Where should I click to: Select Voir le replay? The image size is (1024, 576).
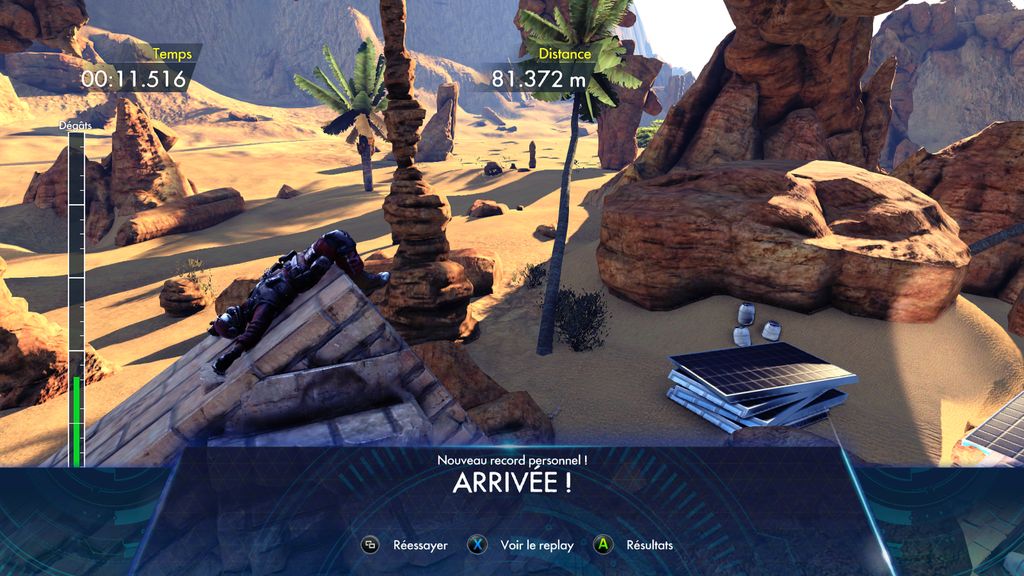(523, 545)
